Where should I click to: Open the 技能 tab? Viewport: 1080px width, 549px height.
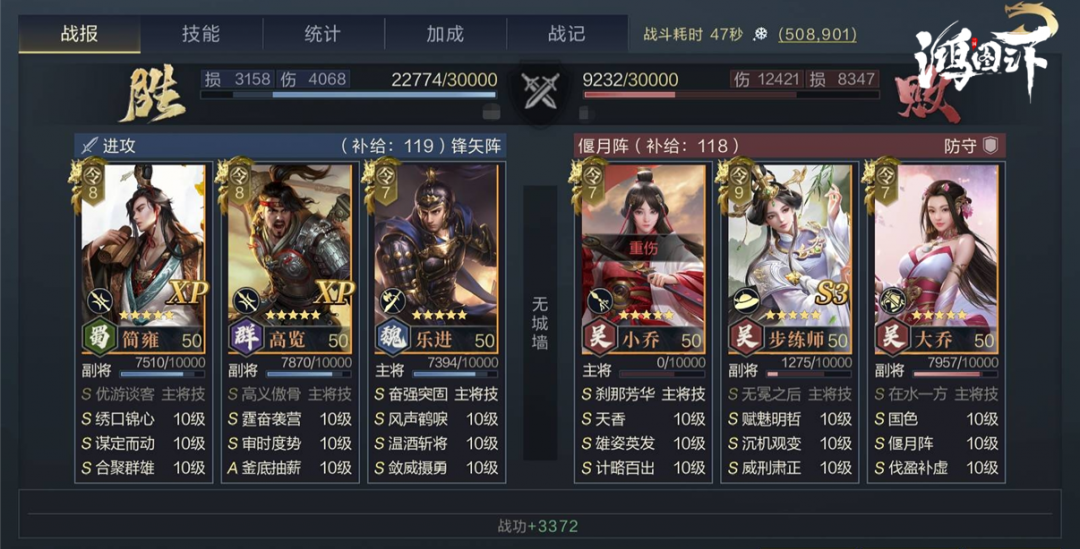201,34
